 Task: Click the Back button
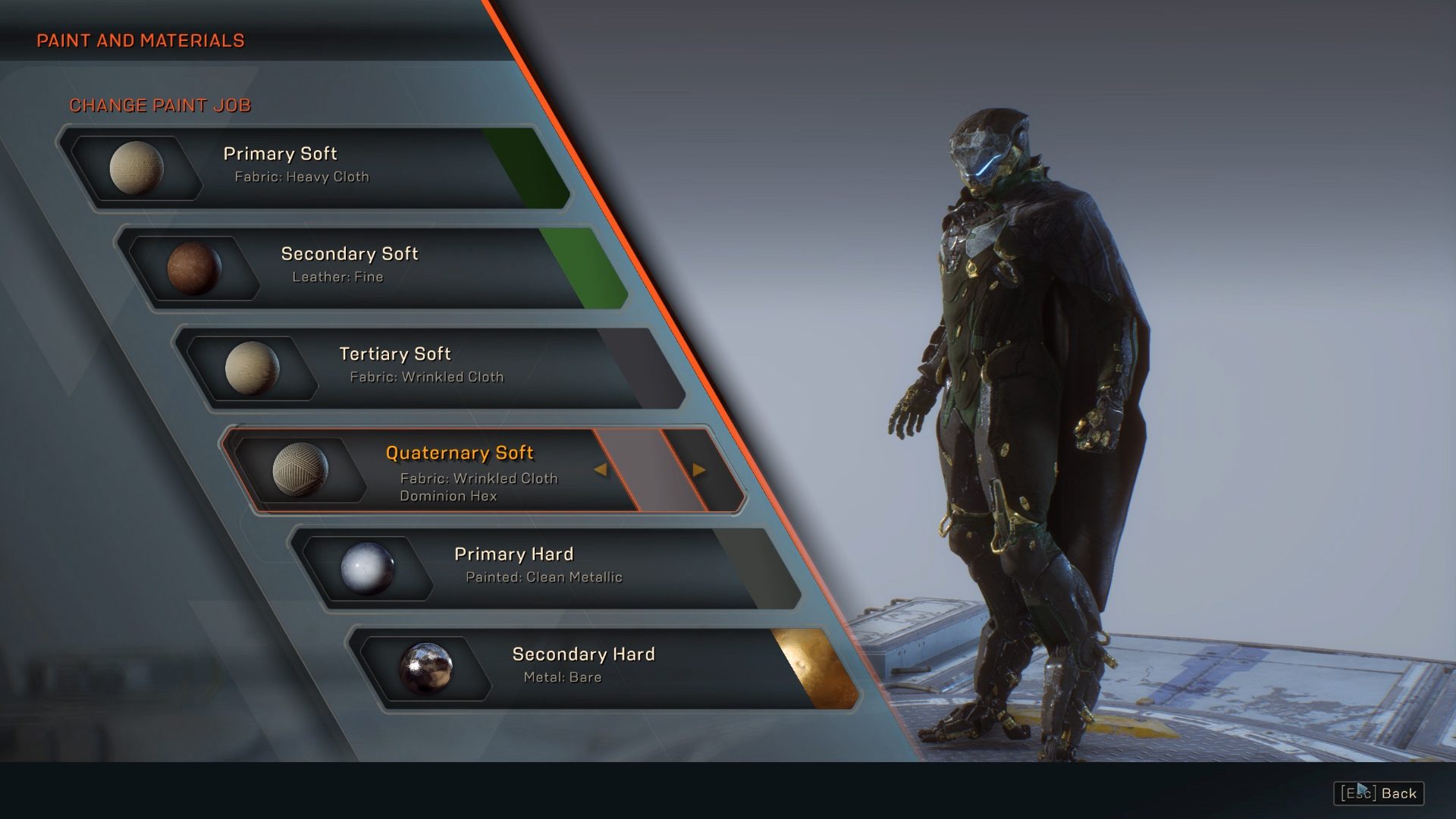[1398, 793]
